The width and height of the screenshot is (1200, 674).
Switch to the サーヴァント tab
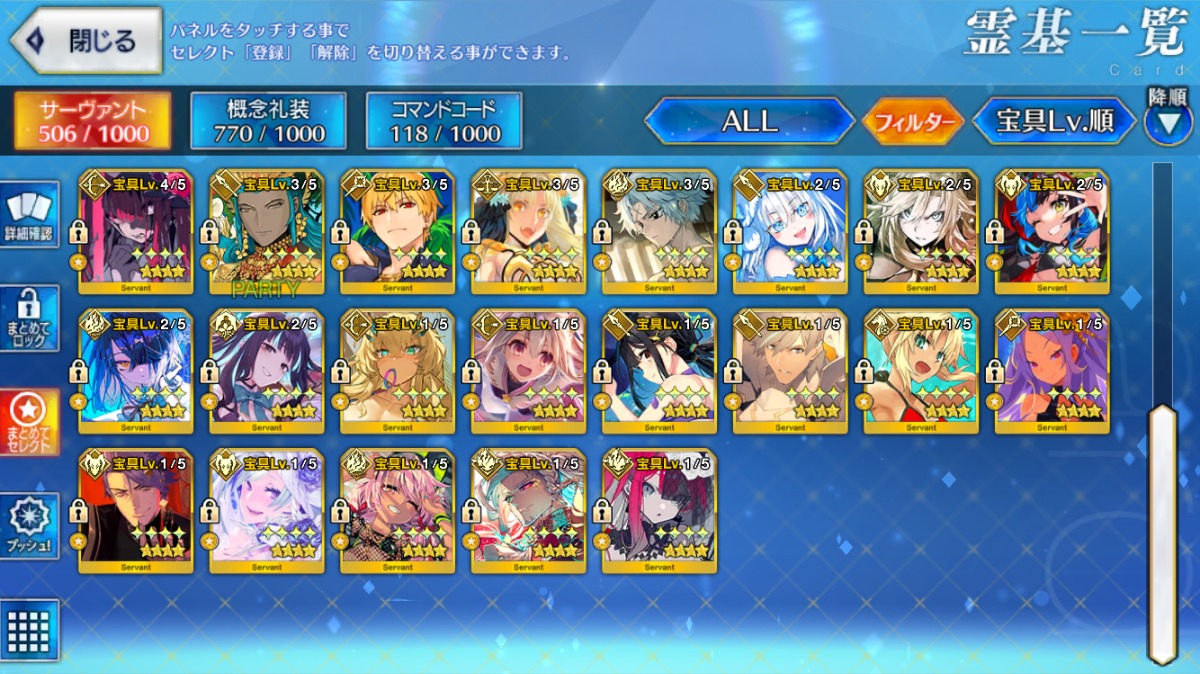92,121
